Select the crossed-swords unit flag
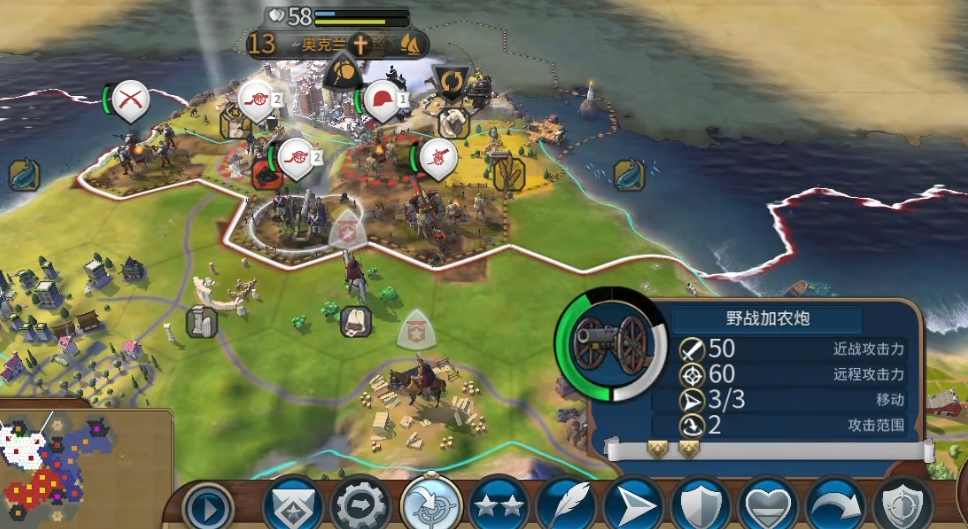 (x=130, y=98)
